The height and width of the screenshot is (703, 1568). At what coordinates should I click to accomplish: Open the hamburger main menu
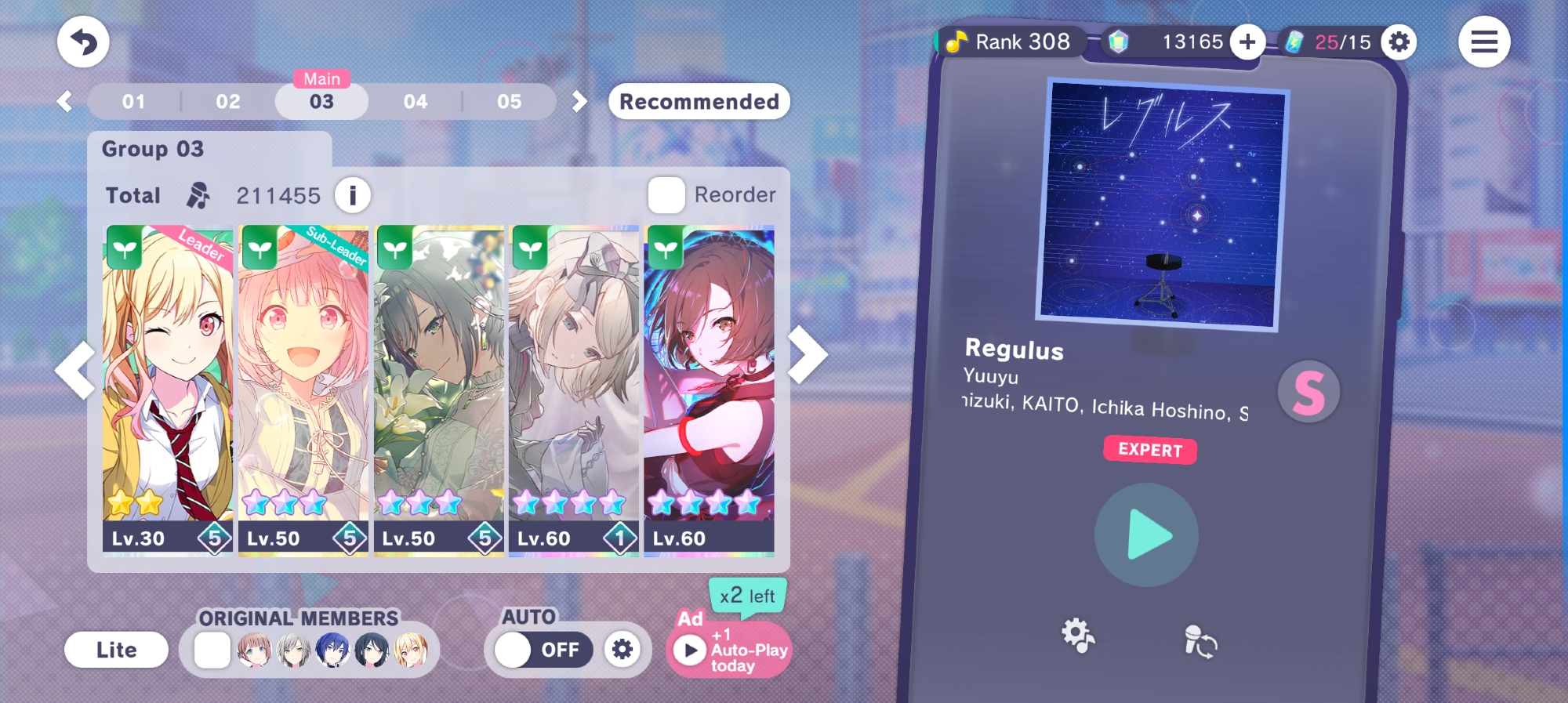click(x=1483, y=42)
